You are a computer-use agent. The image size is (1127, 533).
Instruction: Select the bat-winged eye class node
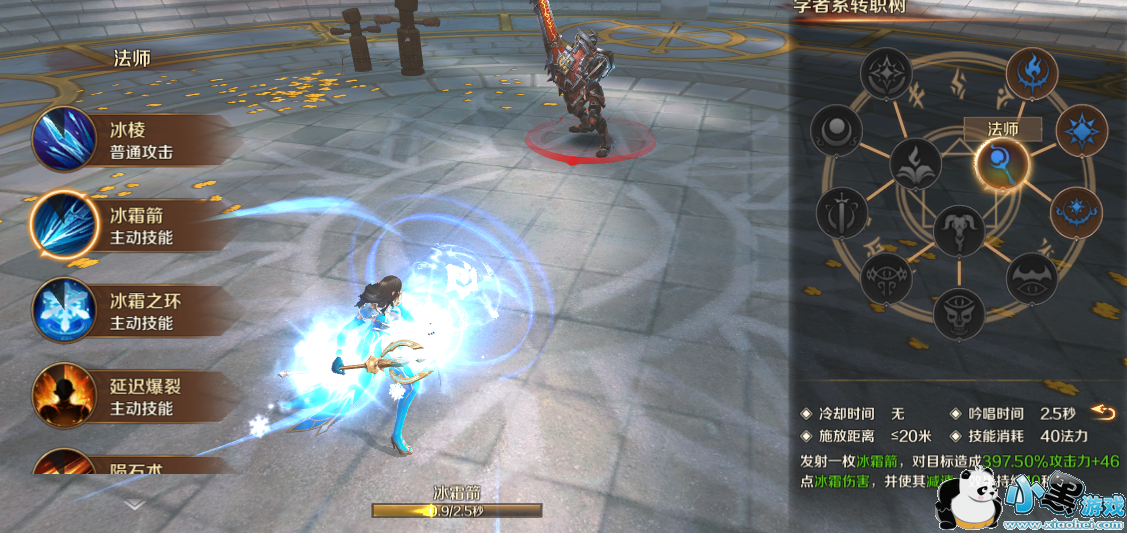(x=1031, y=279)
